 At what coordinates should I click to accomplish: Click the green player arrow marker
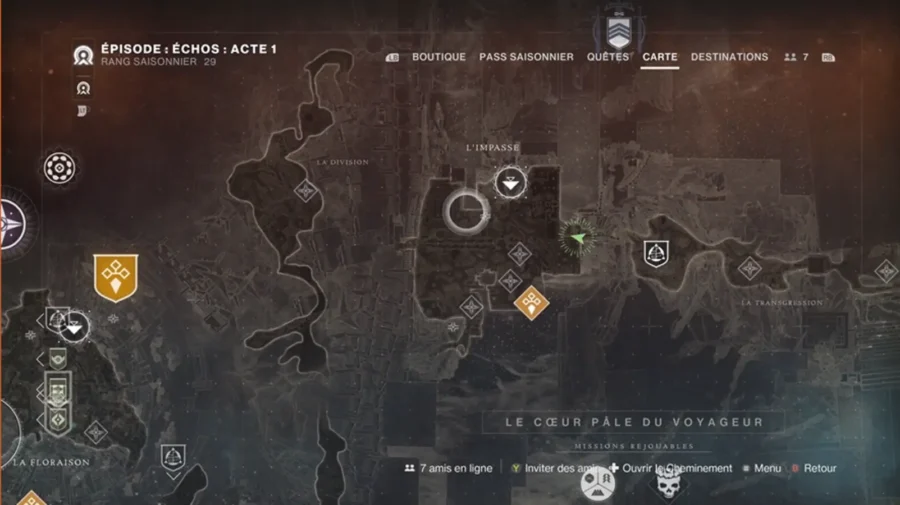coord(577,237)
